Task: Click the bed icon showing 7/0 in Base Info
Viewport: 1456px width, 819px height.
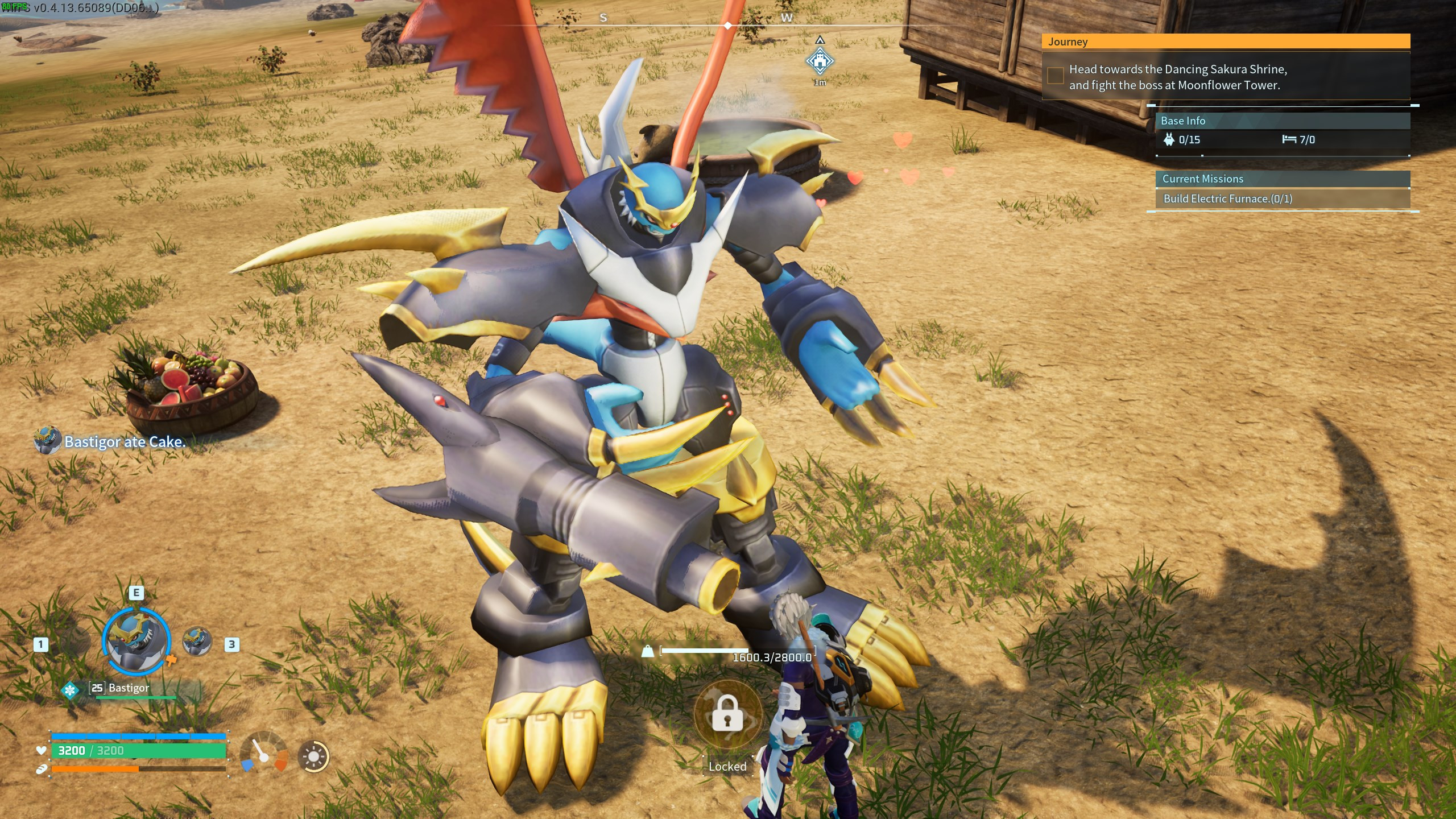Action: click(1289, 138)
